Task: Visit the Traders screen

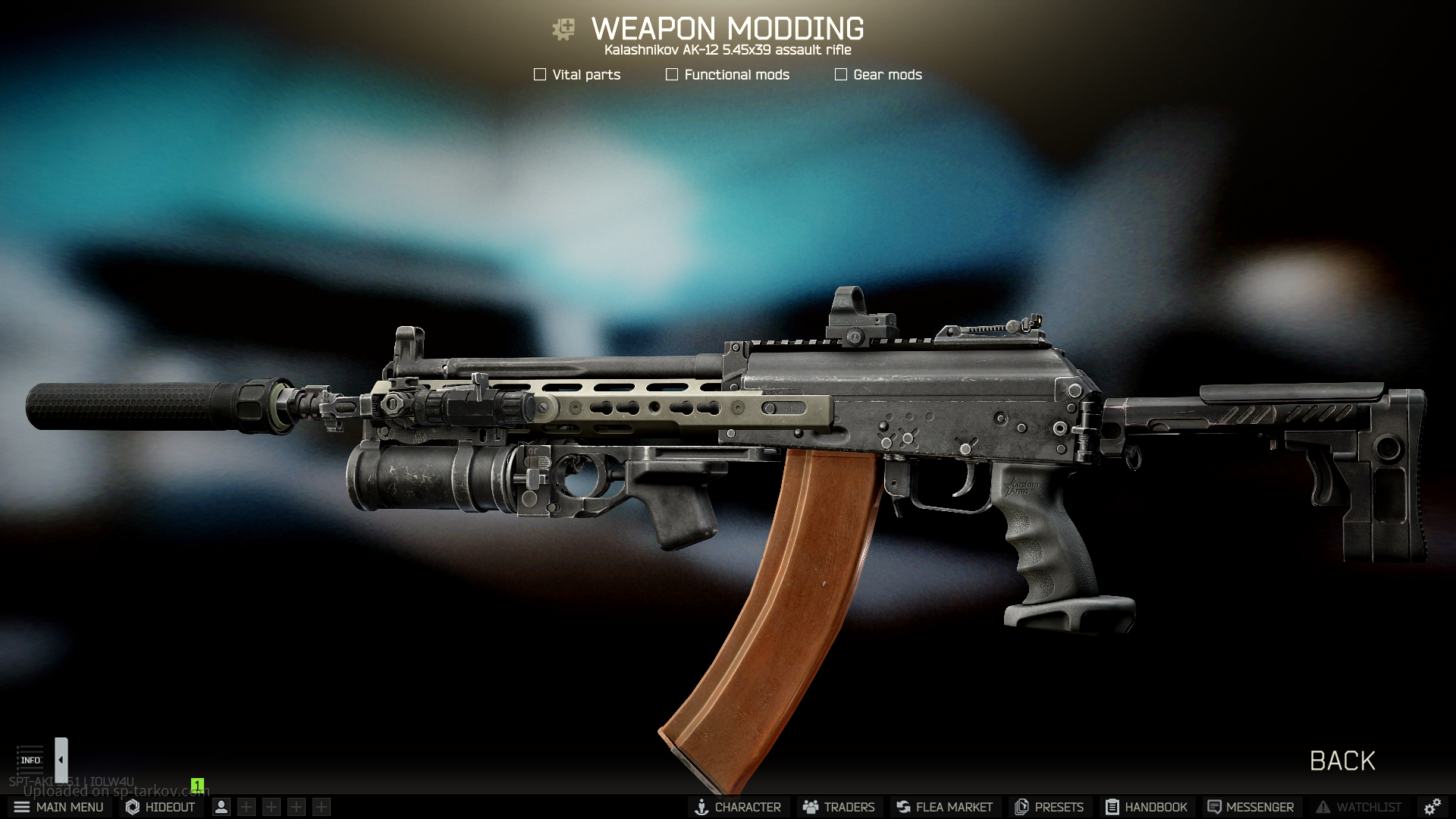Action: [839, 807]
